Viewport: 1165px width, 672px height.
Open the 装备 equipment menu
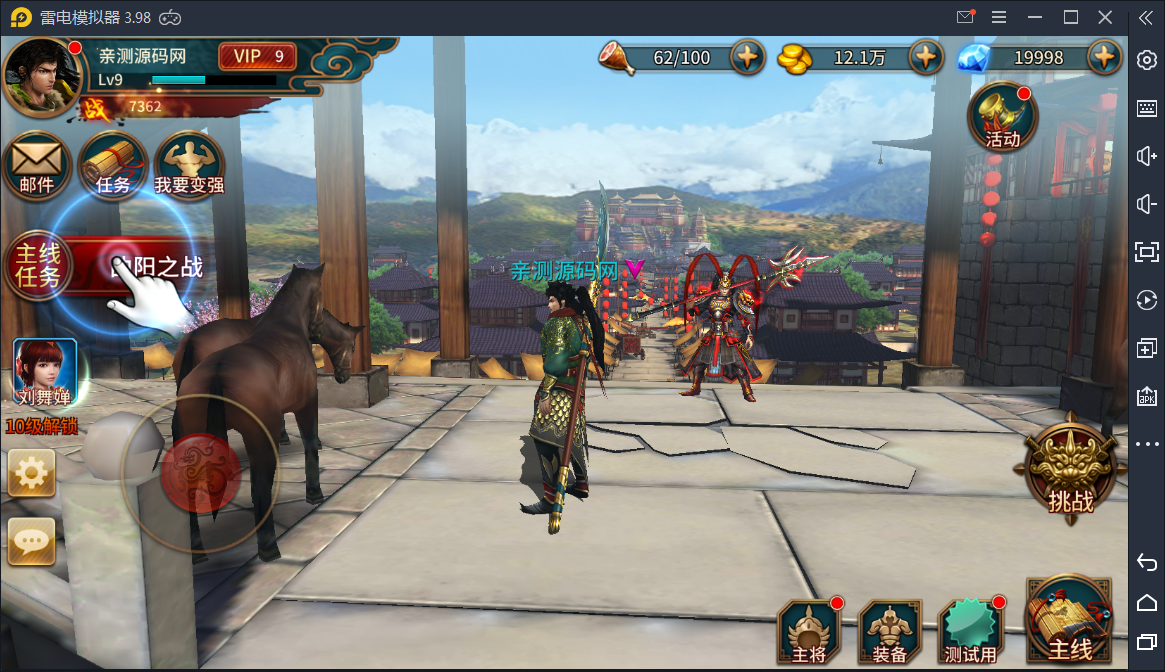(889, 632)
